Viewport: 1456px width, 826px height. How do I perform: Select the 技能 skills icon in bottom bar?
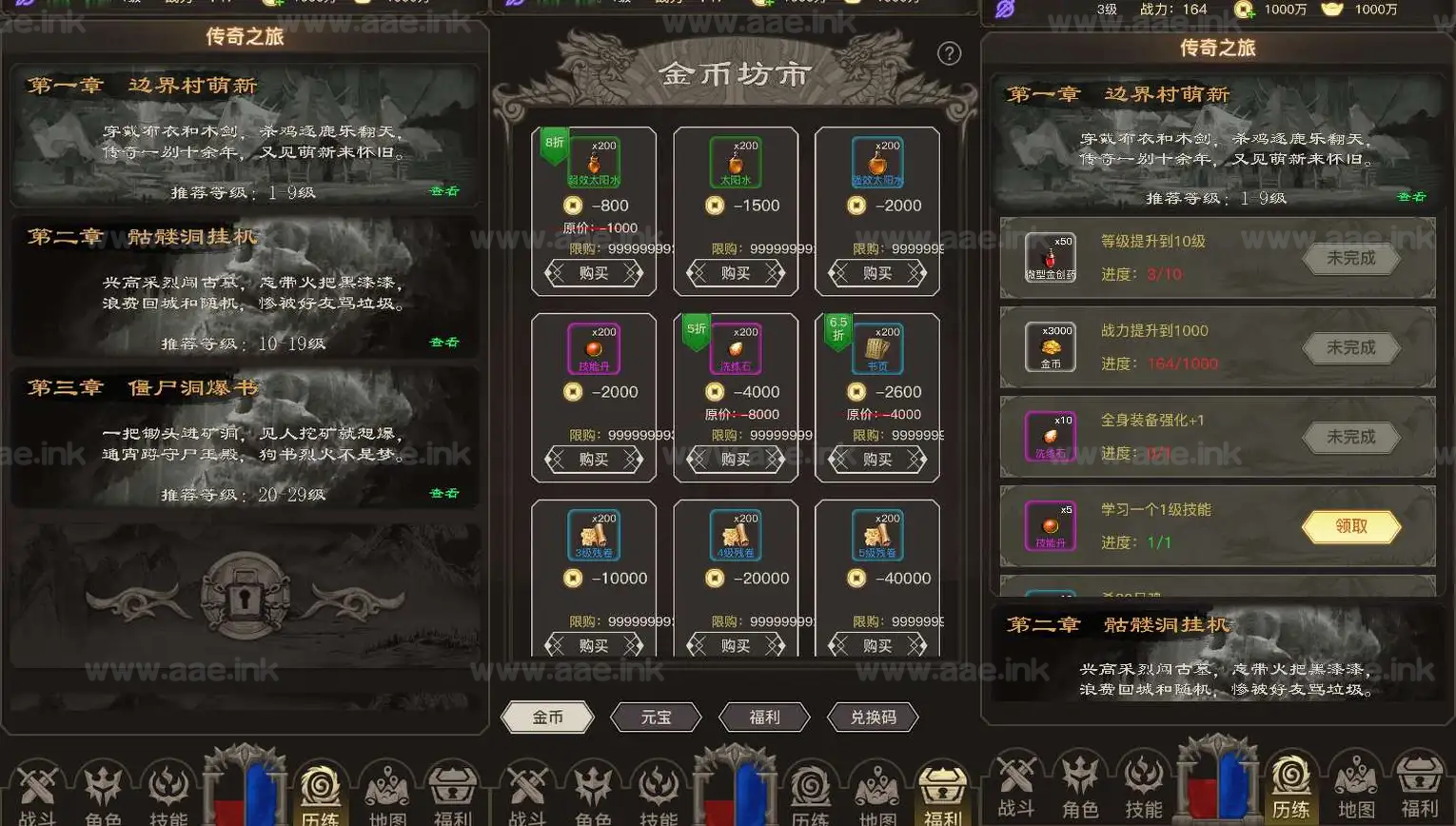coord(168,788)
